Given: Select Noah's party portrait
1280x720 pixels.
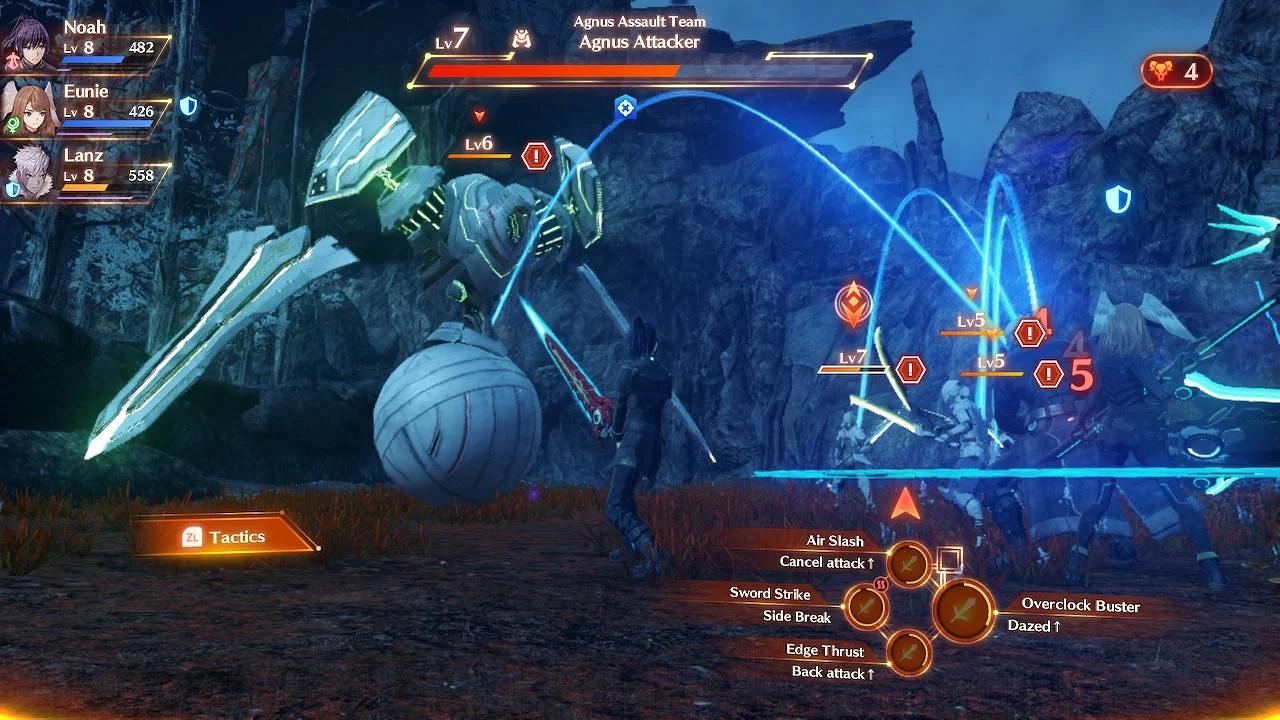Looking at the screenshot, I should coord(30,44).
